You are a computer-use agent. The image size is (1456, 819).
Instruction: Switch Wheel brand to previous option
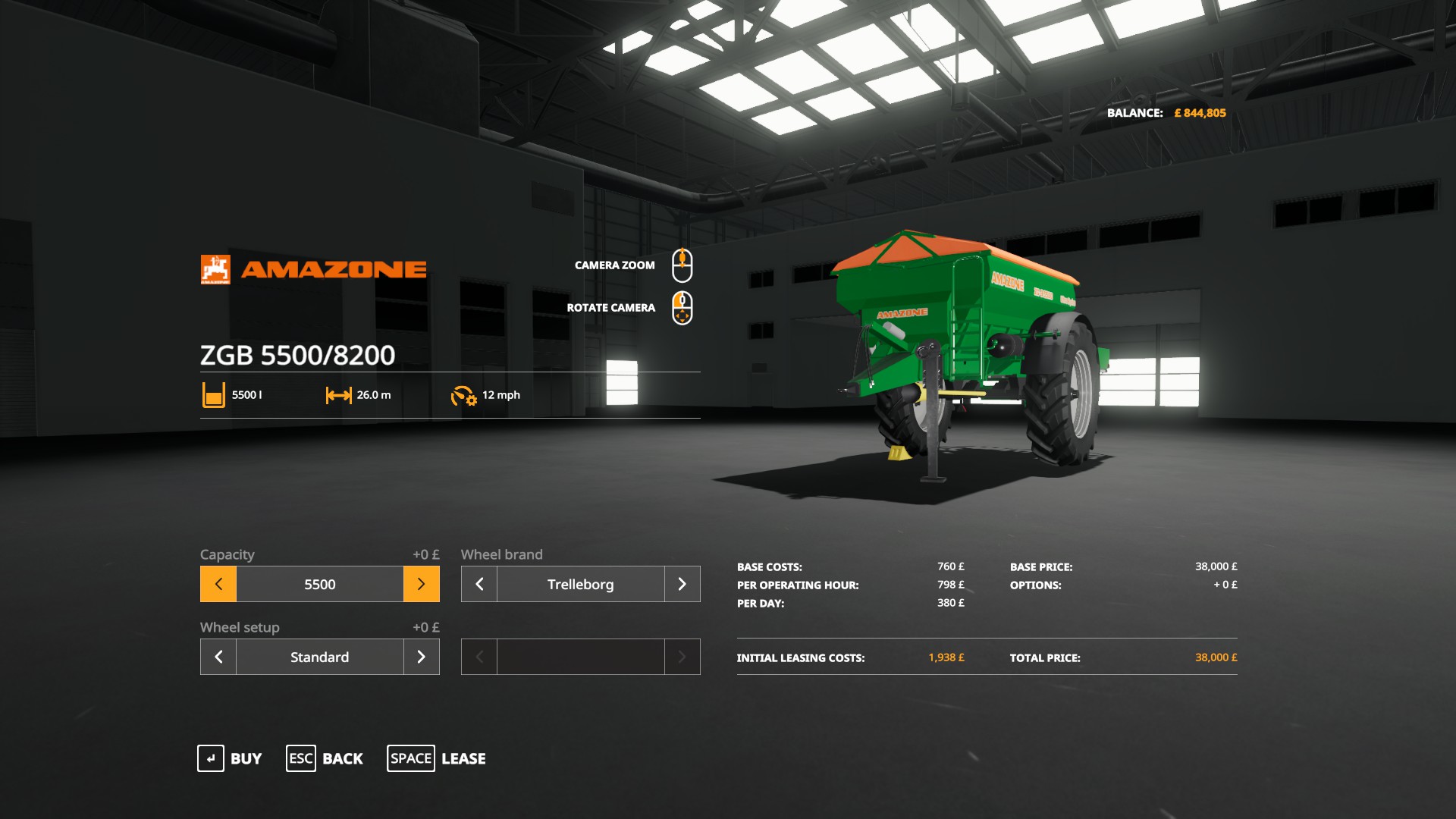point(479,584)
